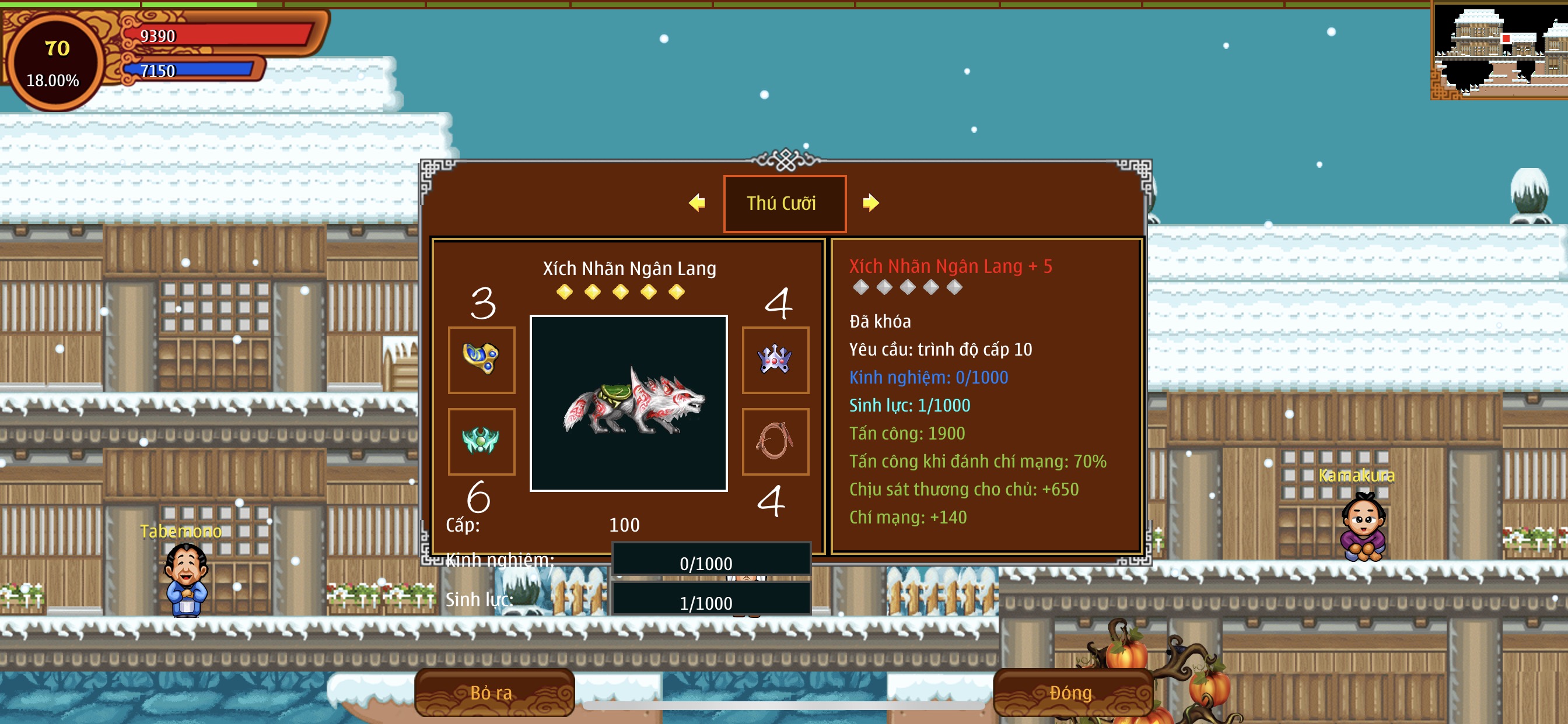Select the Xích Nhãn Ngân Lang wolf portrait
The height and width of the screenshot is (724, 1568).
pos(629,403)
